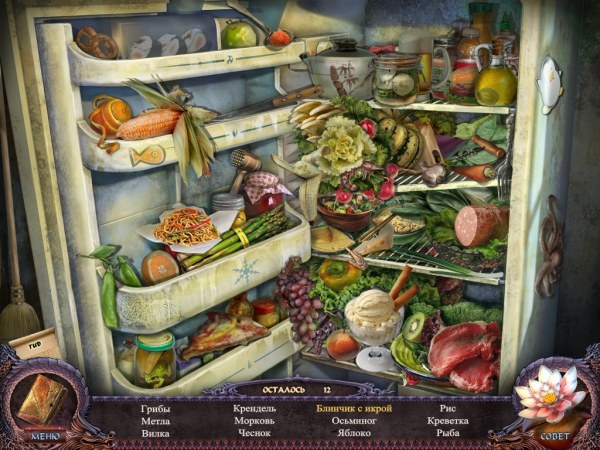The image size is (600, 450).
Task: Open the journal book icon
Action: tap(44, 399)
